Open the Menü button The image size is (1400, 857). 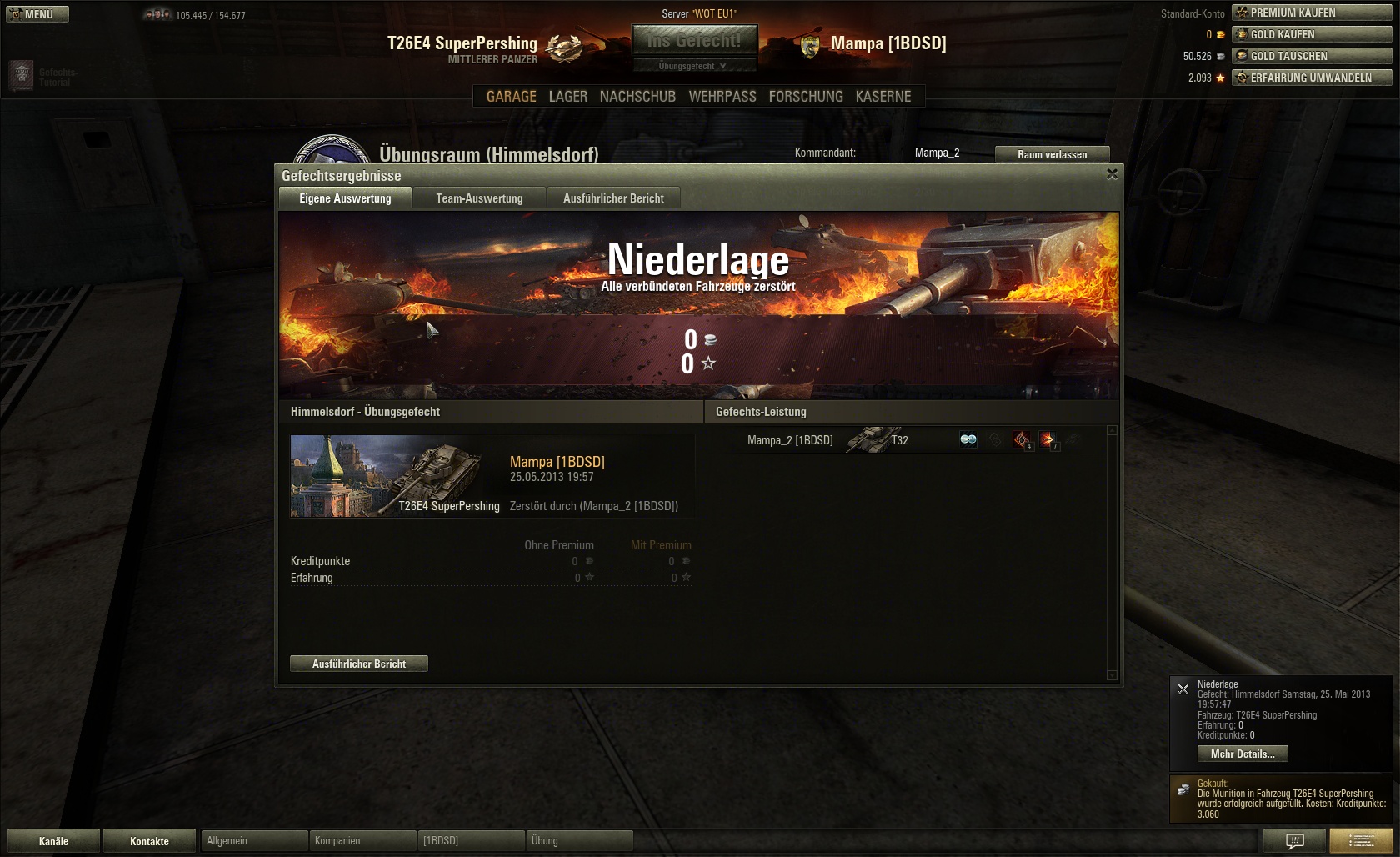click(x=37, y=14)
